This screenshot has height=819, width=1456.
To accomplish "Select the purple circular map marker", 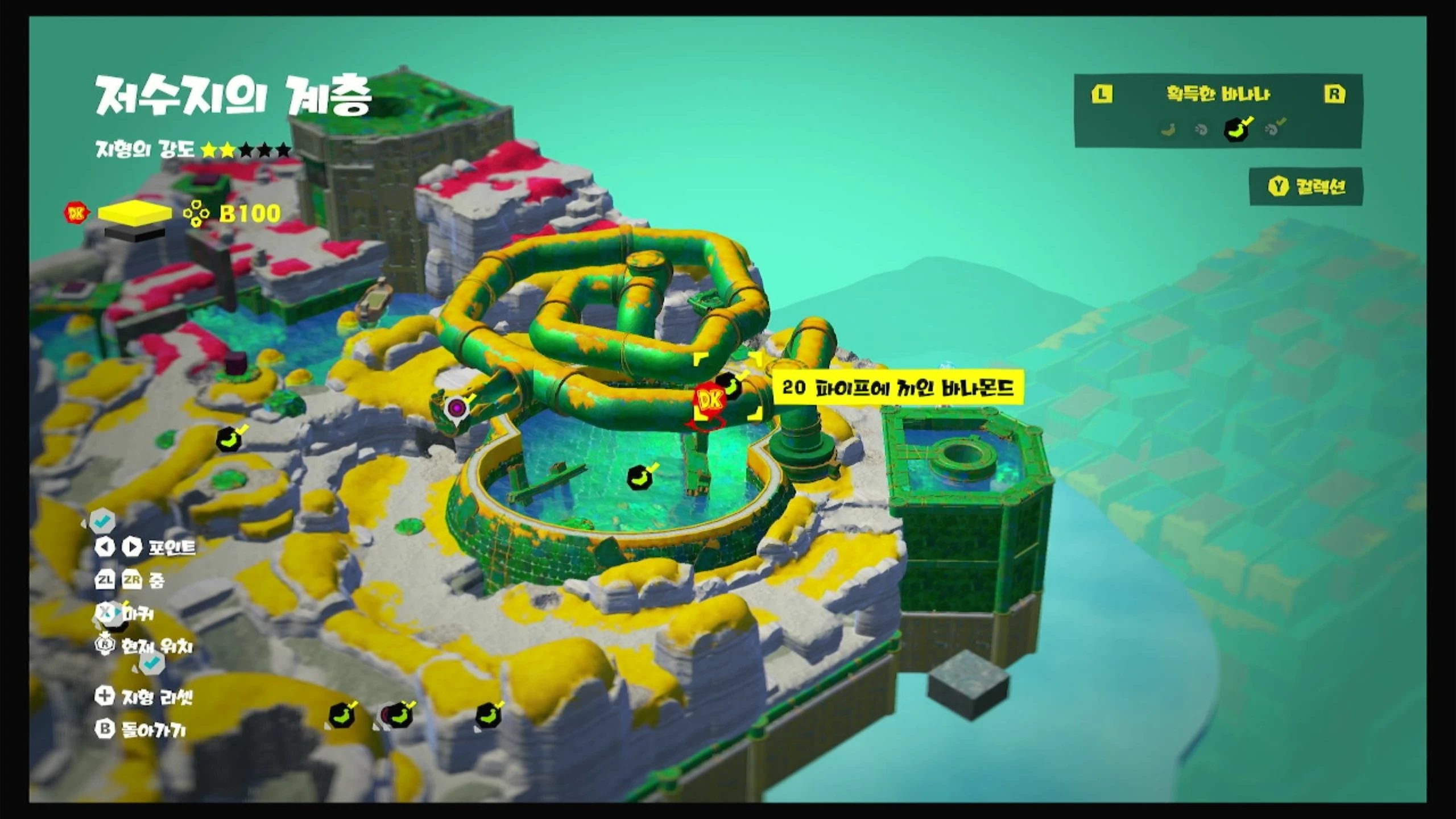I will [x=456, y=407].
